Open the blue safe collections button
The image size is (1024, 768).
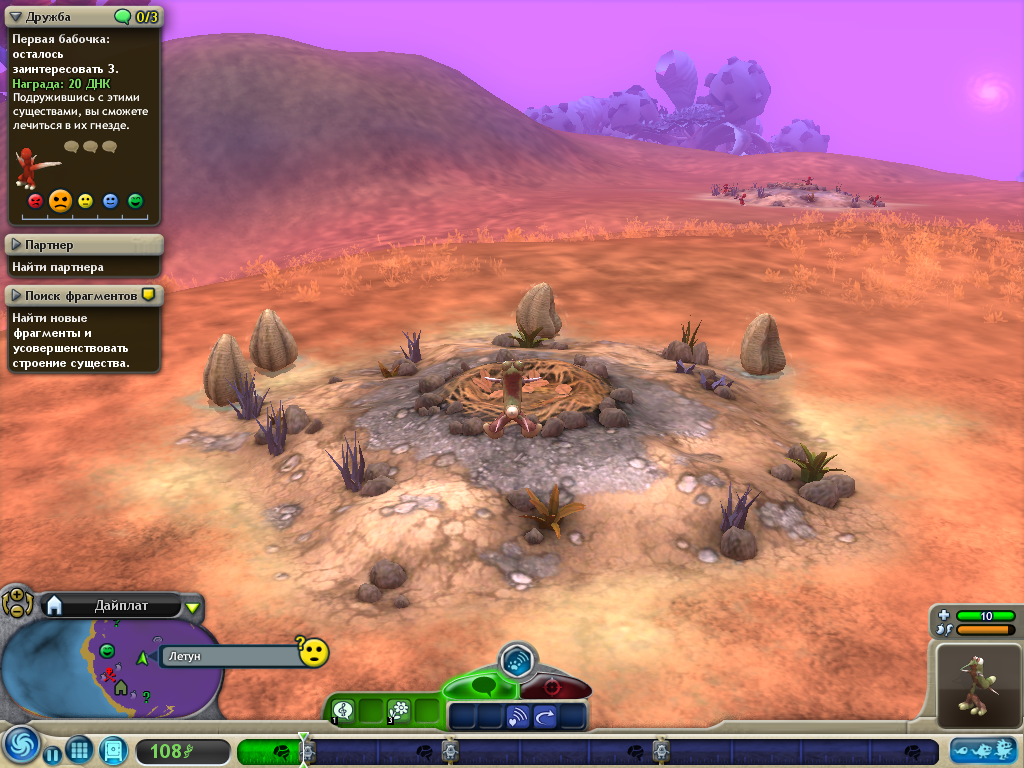pyautogui.click(x=114, y=751)
